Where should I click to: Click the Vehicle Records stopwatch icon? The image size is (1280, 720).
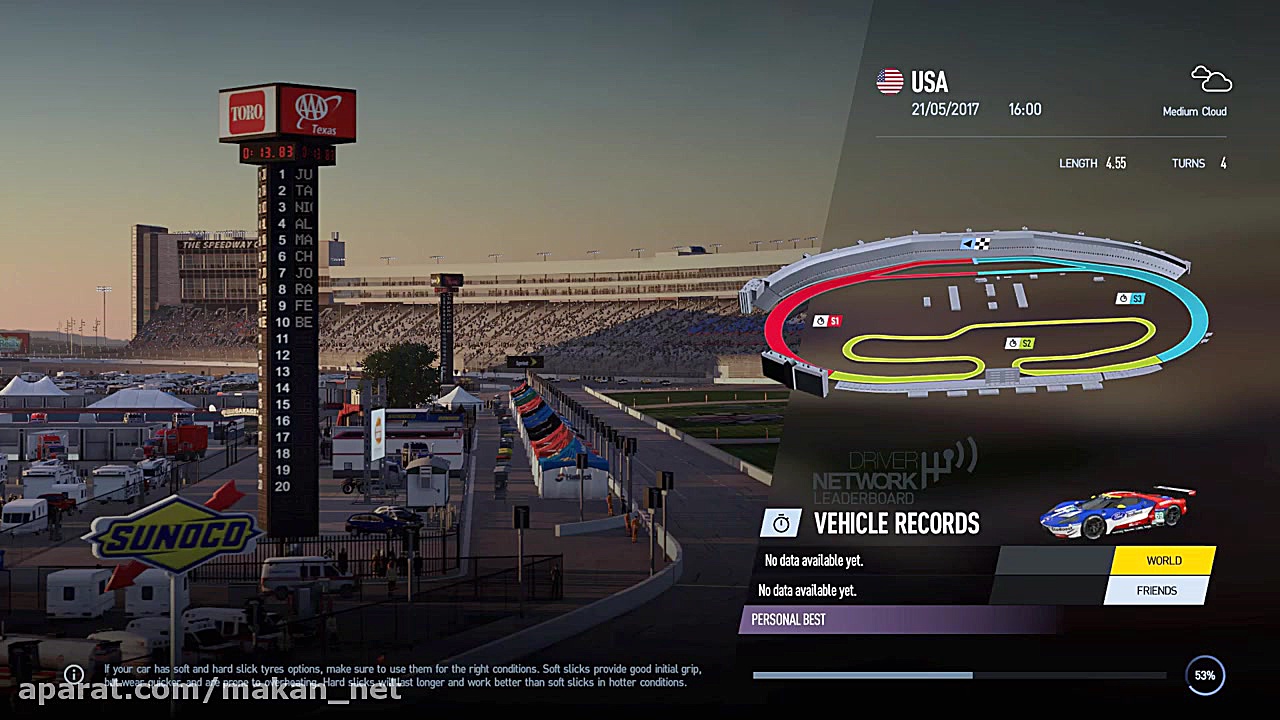[781, 522]
